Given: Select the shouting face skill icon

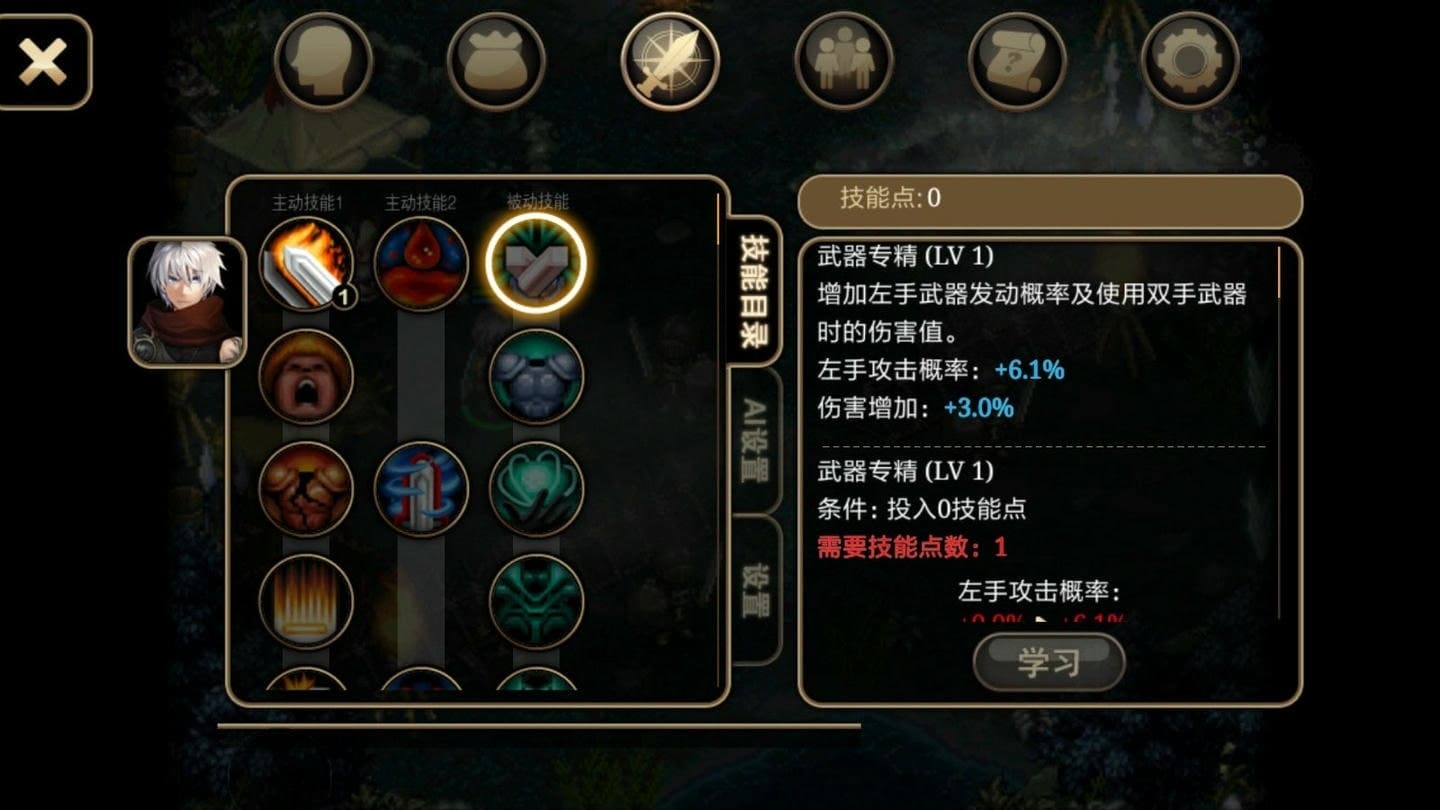Looking at the screenshot, I should [x=305, y=378].
